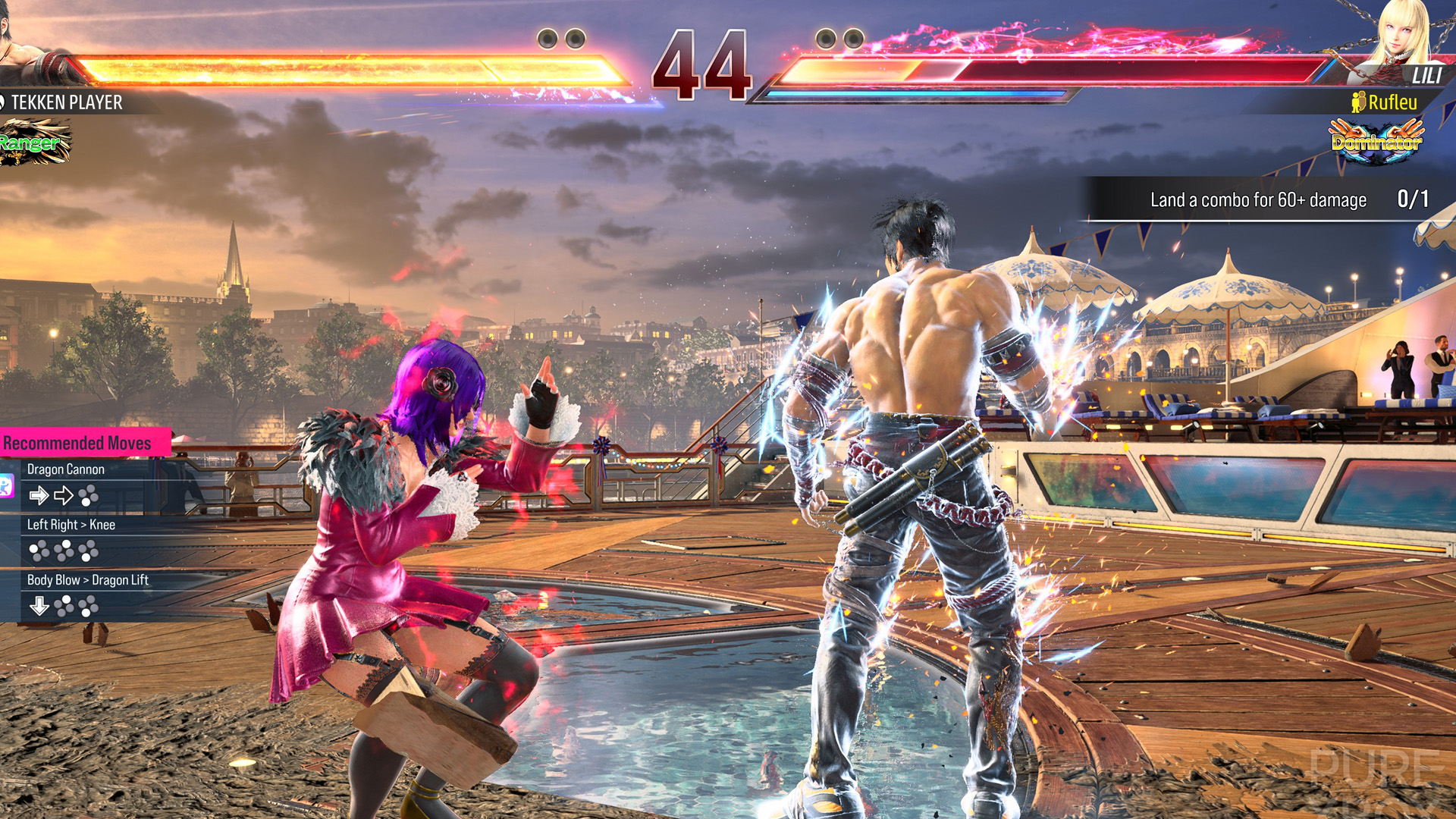Choose the Left Right > Knee move
The image size is (1456, 819).
point(71,525)
